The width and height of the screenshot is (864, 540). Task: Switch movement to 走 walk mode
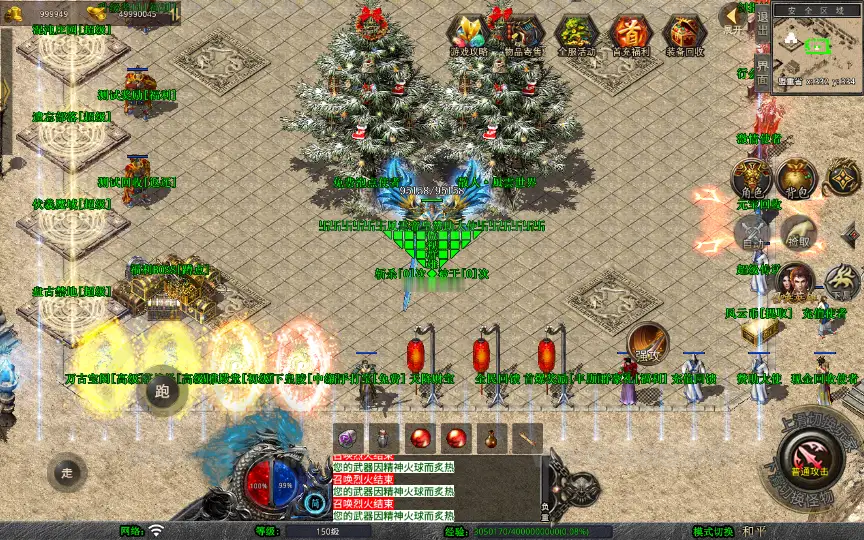coord(67,472)
